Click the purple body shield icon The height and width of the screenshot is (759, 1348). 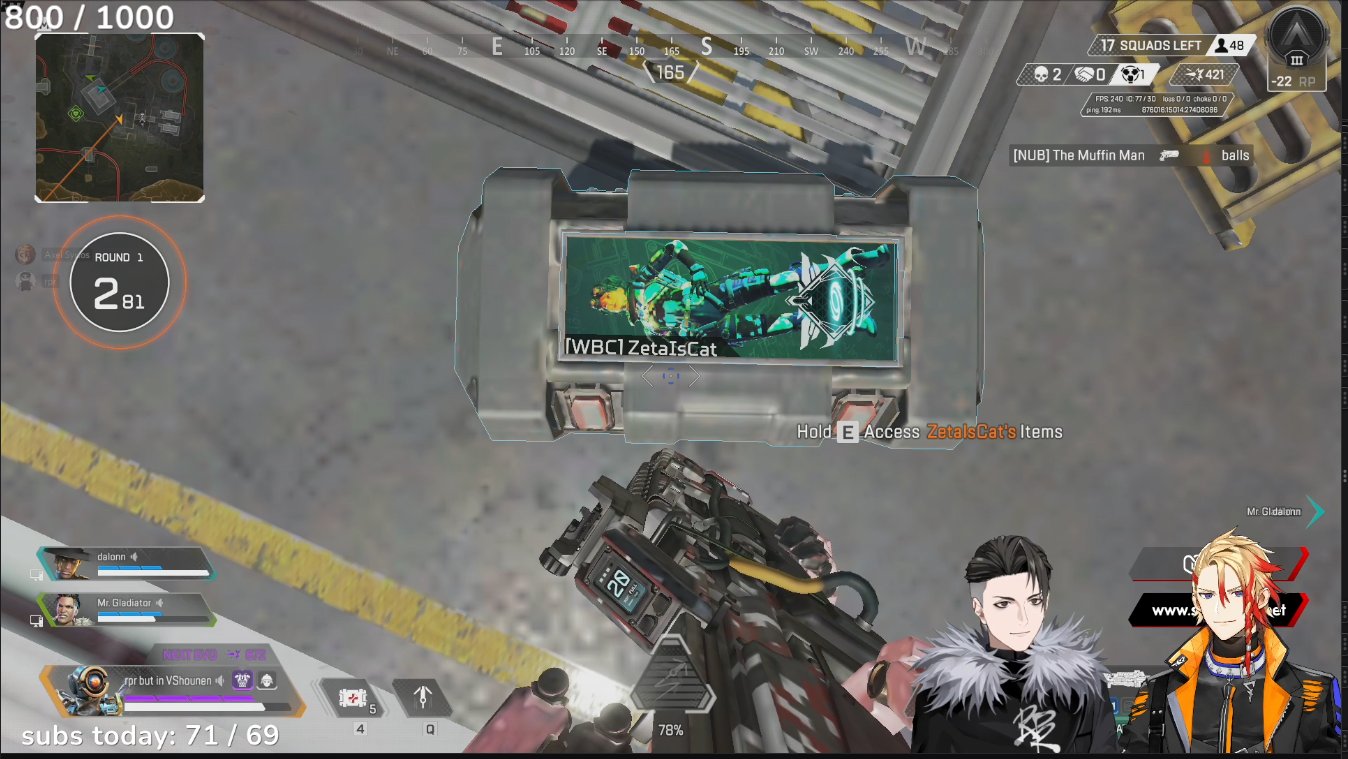[242, 680]
